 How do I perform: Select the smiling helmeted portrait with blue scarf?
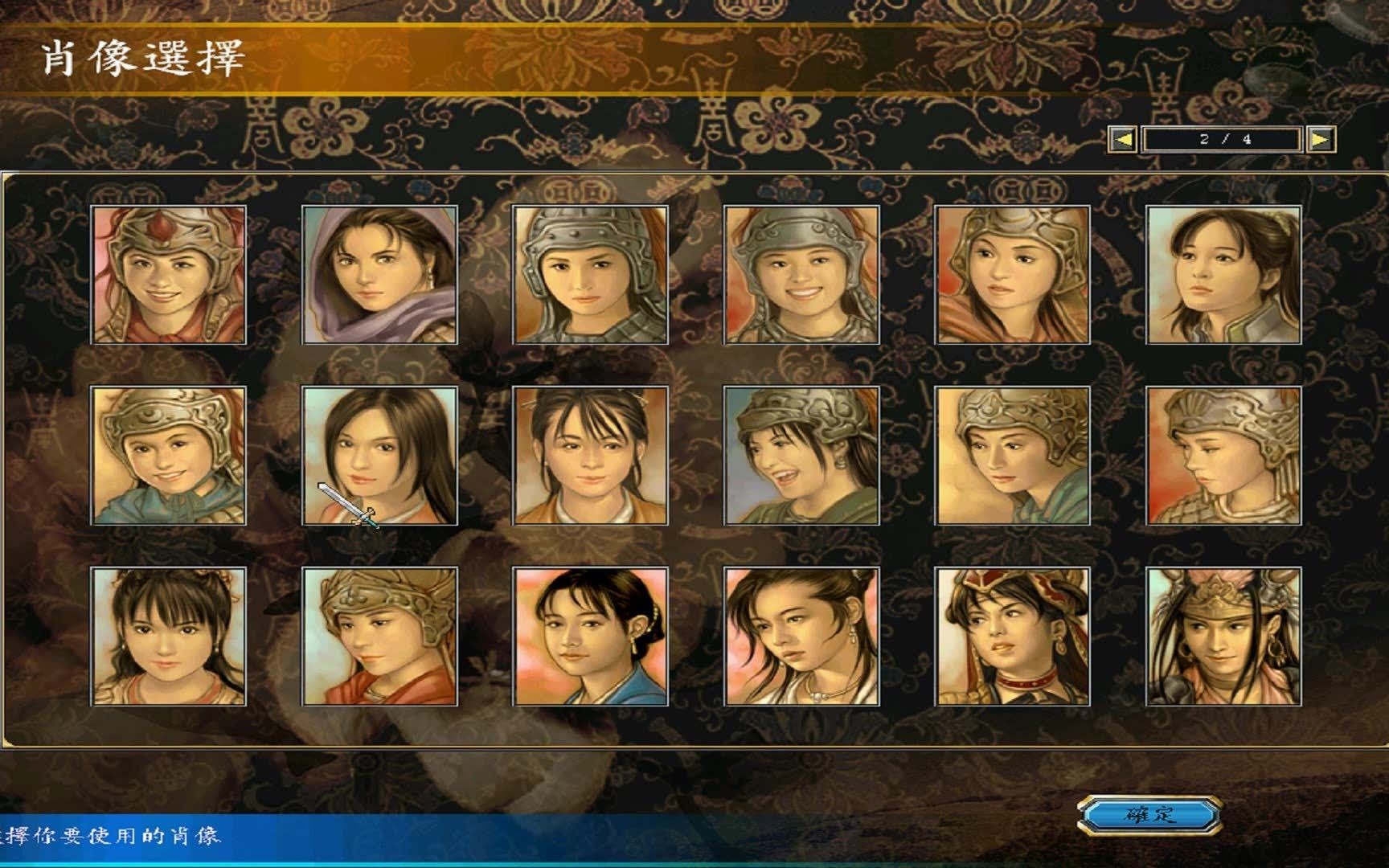coord(169,456)
